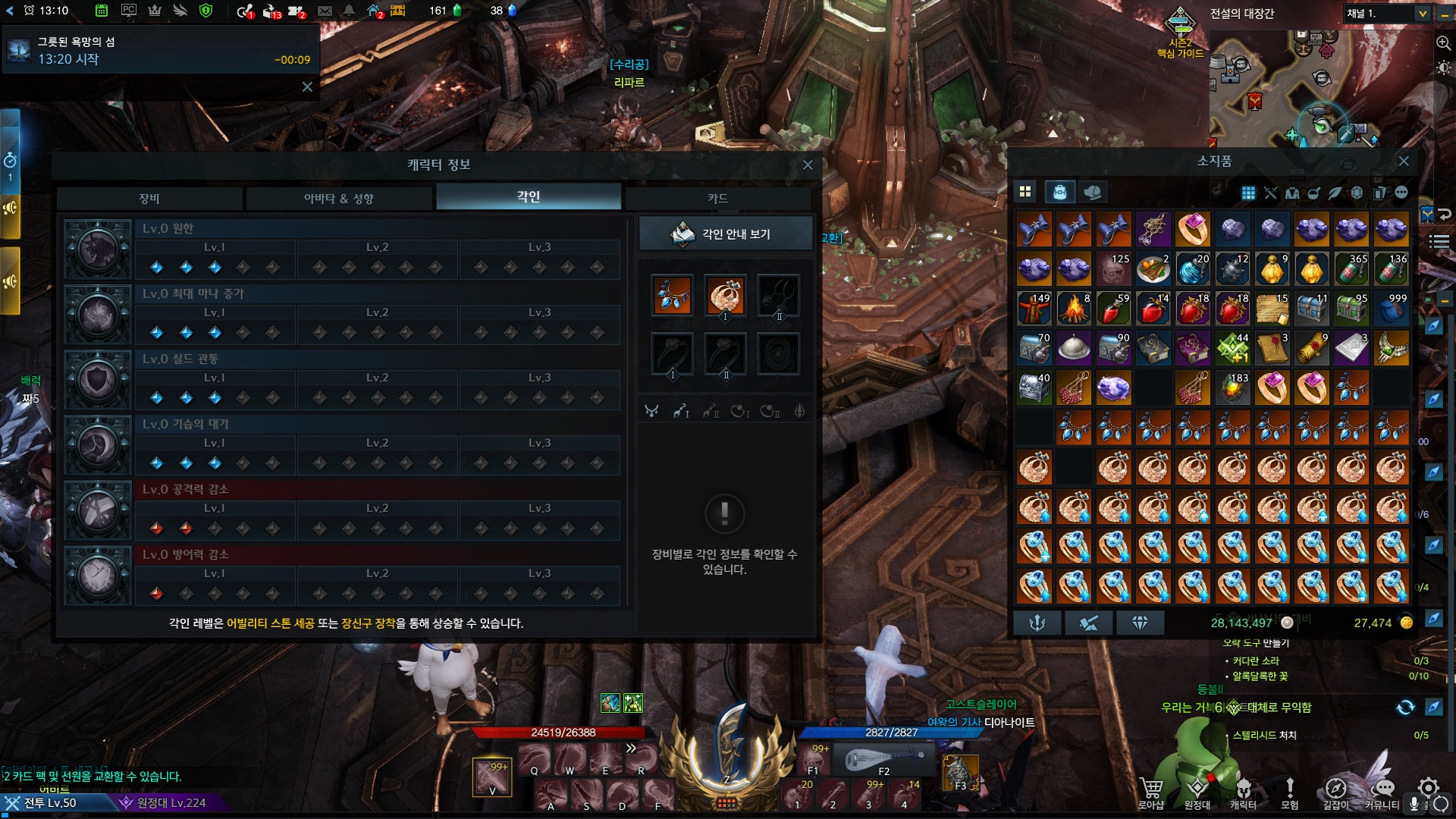The height and width of the screenshot is (819, 1456).
Task: Select the campfire item in inventory
Action: point(1074,309)
